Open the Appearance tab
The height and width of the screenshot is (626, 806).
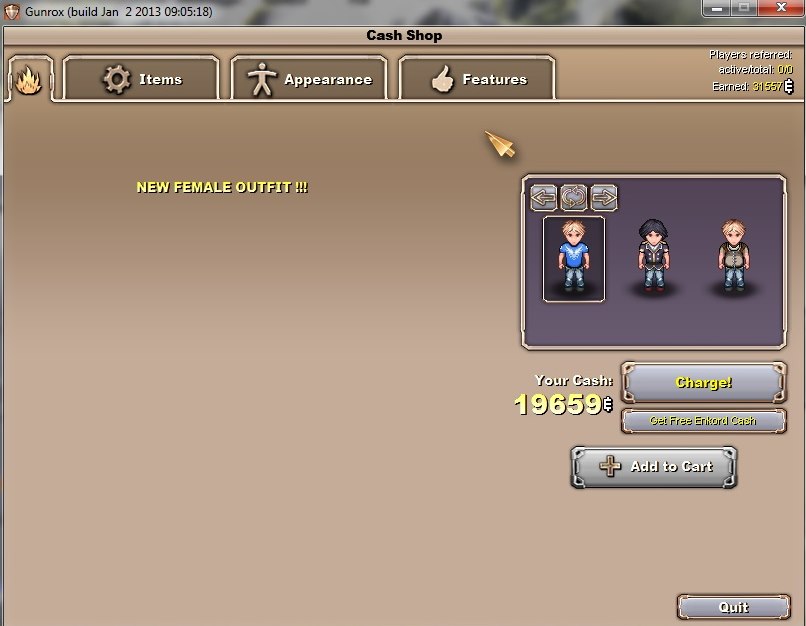pos(309,79)
